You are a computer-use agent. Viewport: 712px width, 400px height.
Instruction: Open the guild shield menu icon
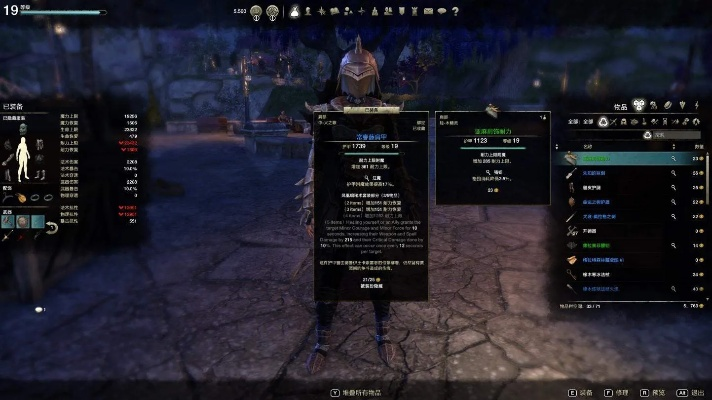click(x=401, y=11)
